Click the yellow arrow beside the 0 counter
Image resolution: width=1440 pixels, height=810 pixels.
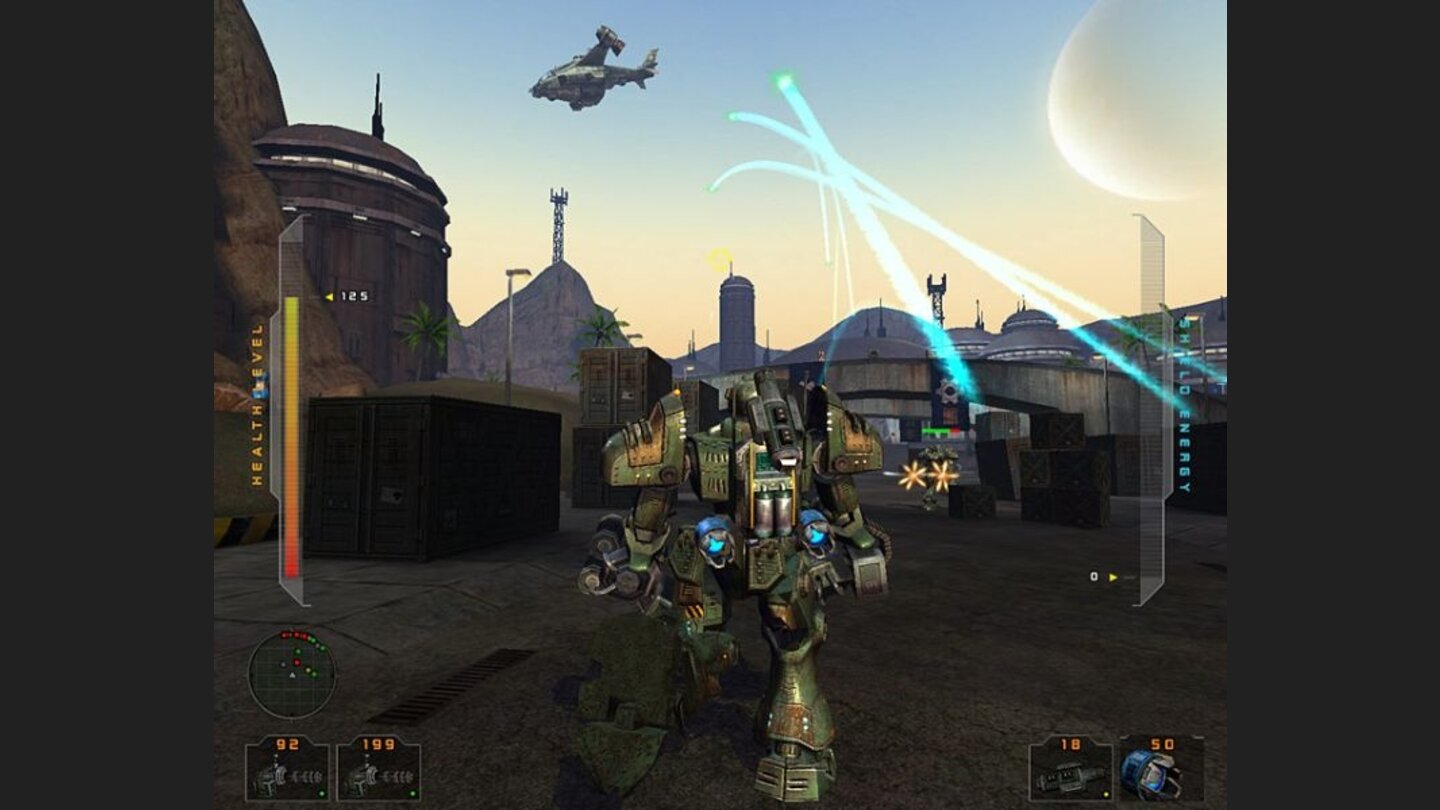(1113, 576)
